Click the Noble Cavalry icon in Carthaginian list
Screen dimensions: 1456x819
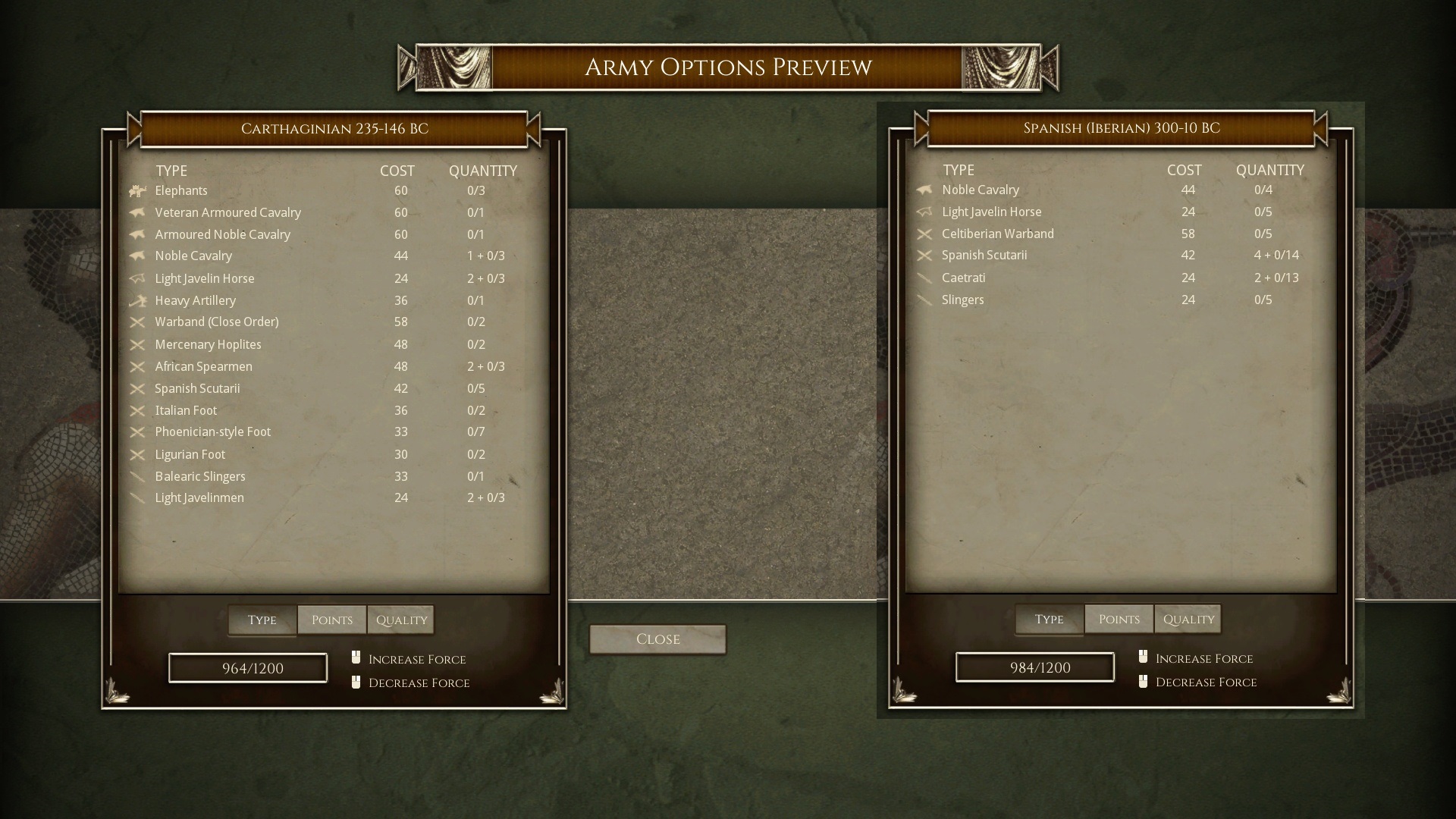[x=140, y=256]
